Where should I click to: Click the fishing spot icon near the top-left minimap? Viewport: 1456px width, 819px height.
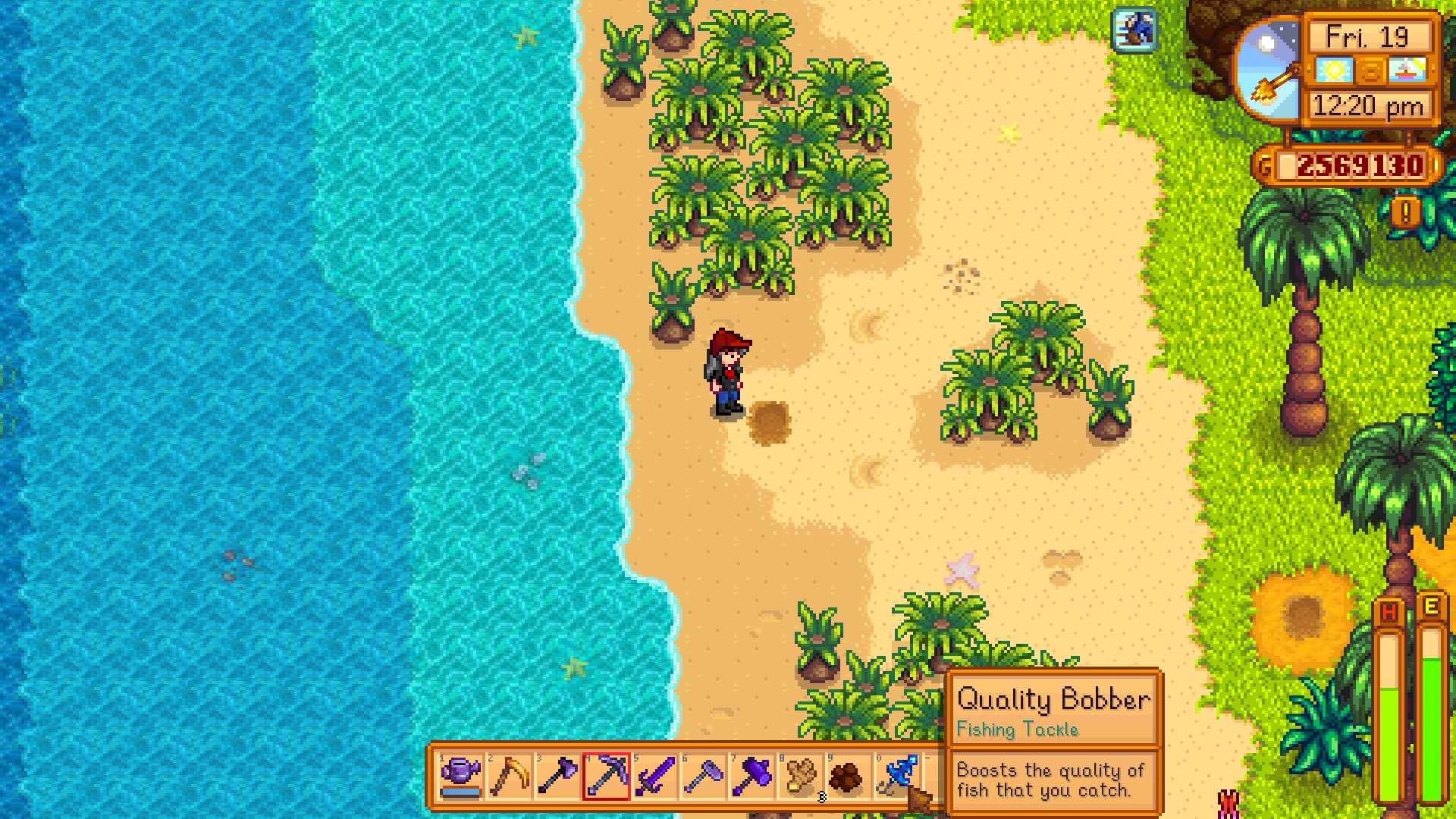point(1134,31)
